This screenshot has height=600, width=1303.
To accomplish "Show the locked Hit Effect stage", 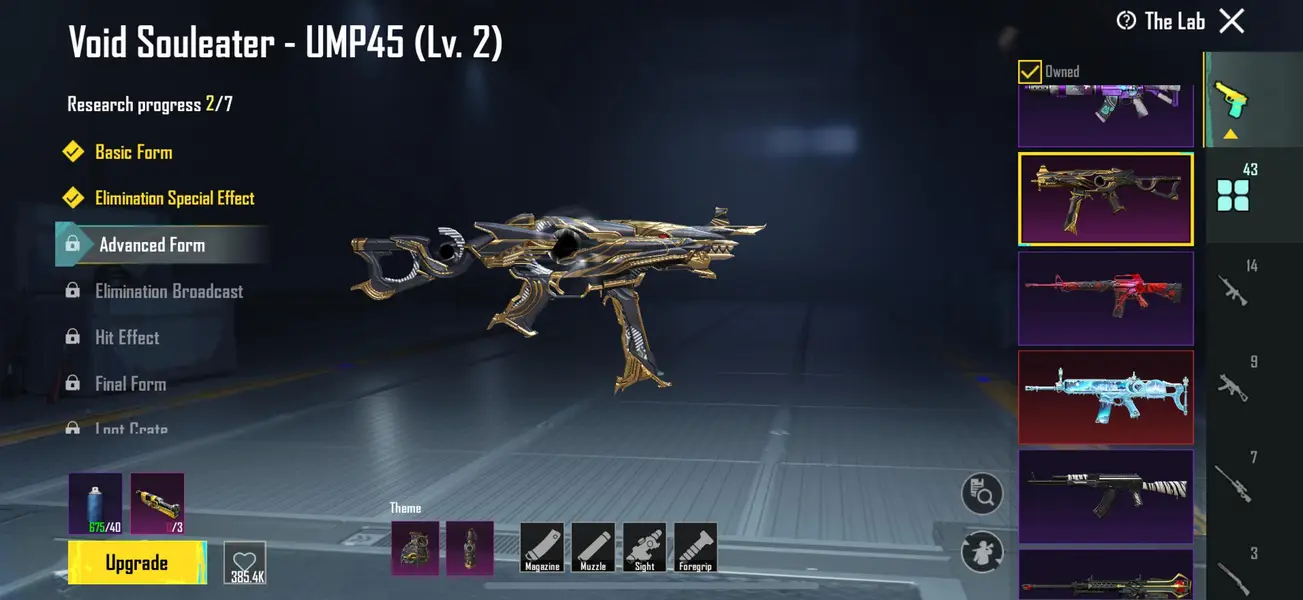I will 127,337.
